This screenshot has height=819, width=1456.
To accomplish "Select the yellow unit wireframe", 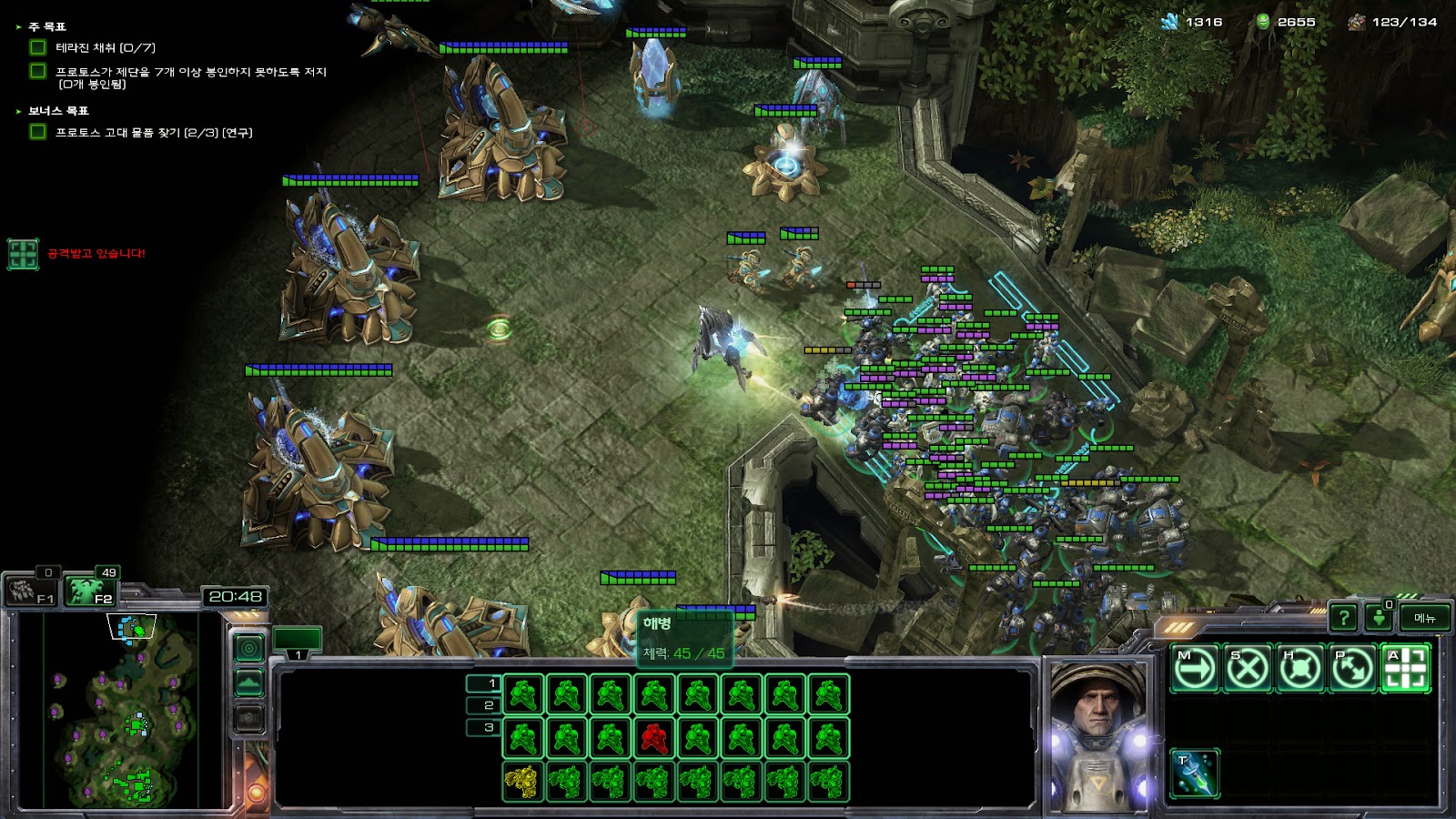I will (522, 782).
